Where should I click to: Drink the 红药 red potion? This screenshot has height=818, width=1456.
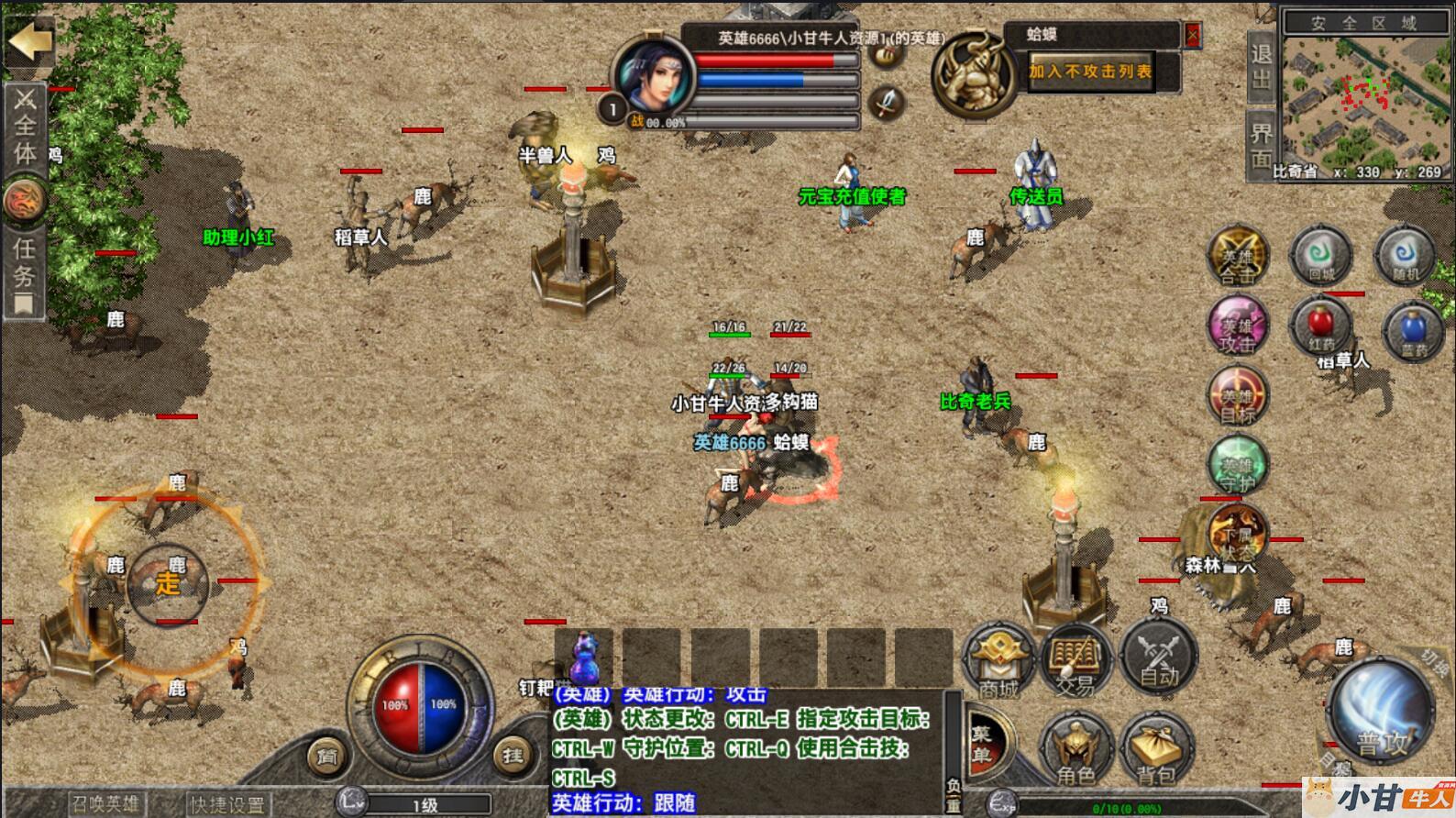point(1321,327)
